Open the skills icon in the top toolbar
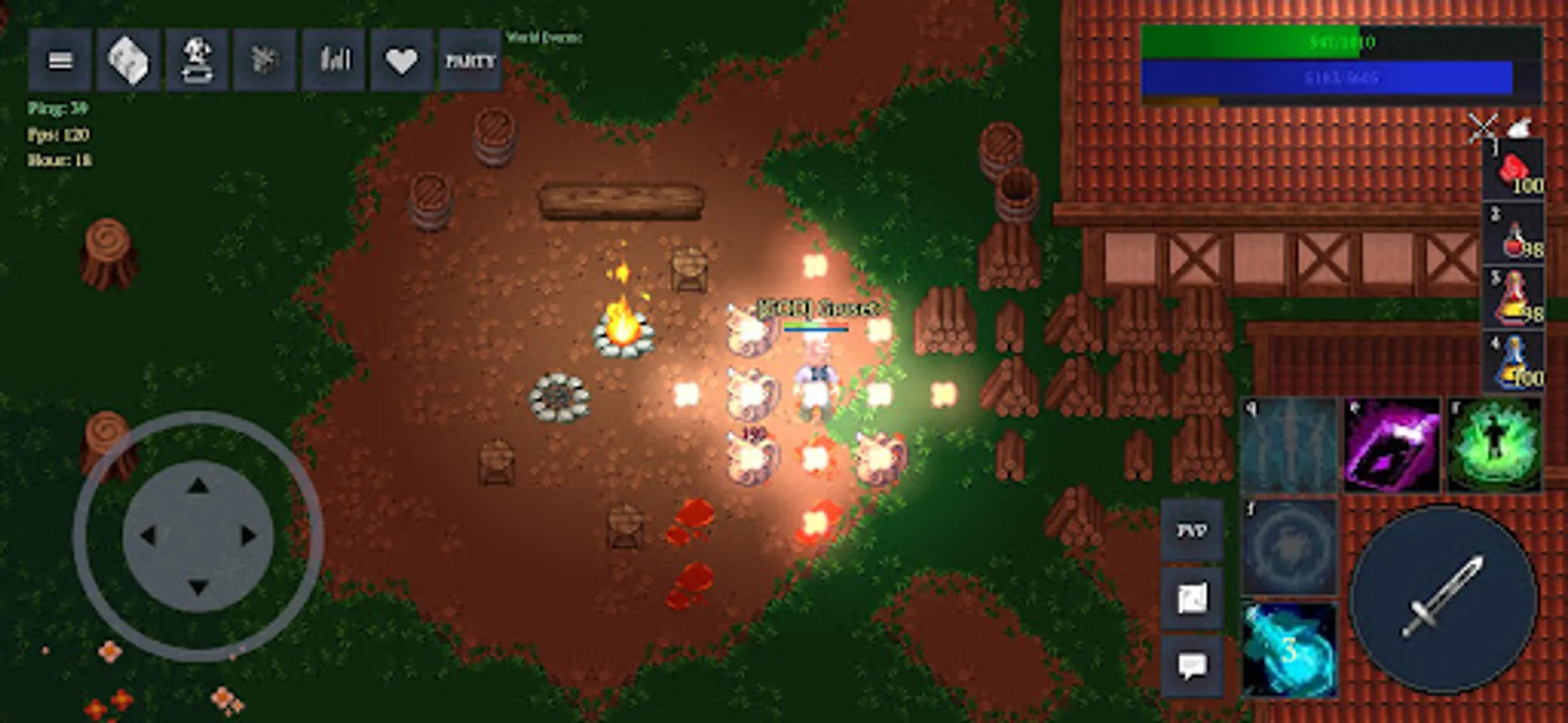The image size is (1568, 723). pos(266,59)
